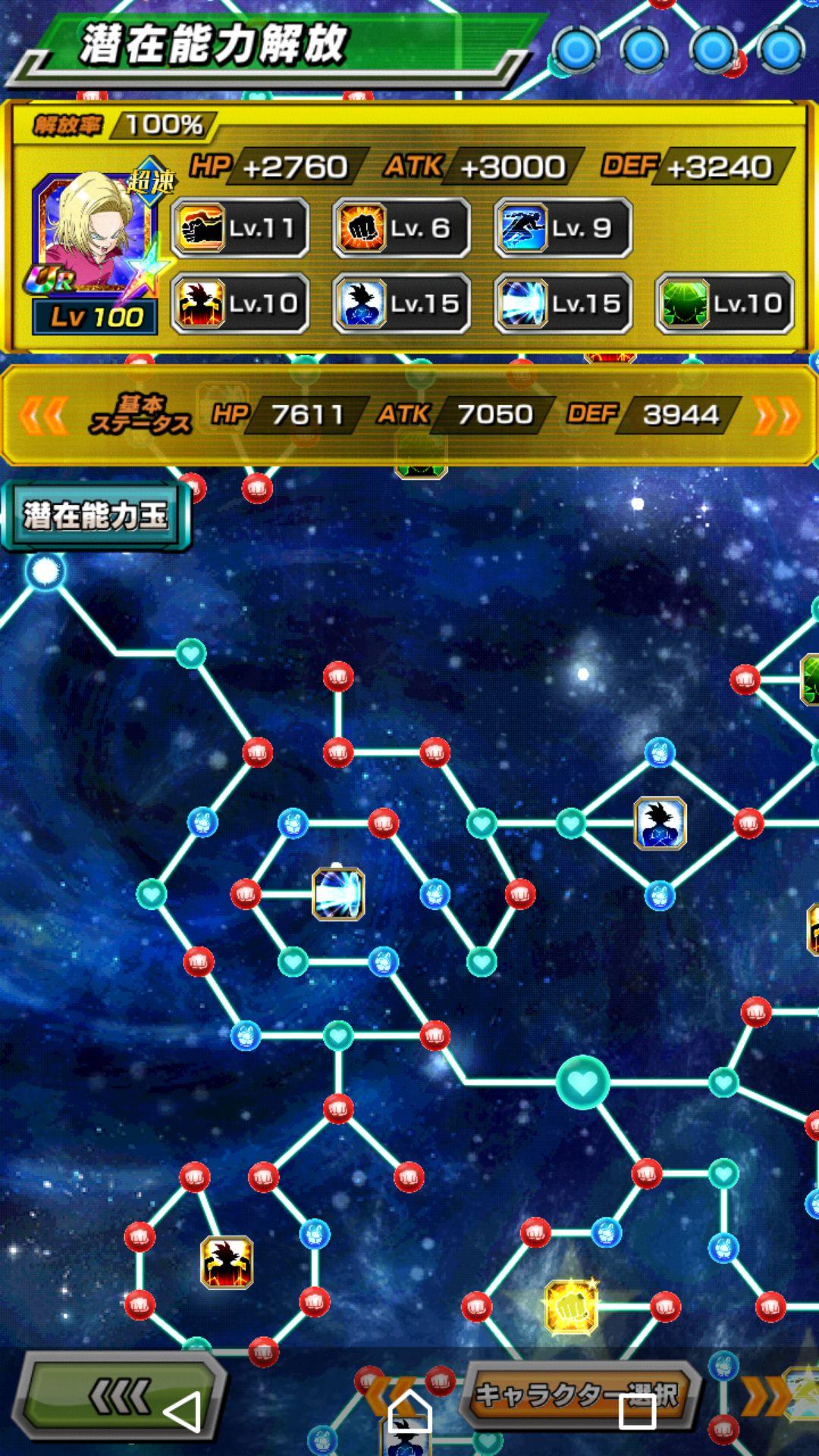Select the red-aura silhouette skill node on the map
Viewport: 819px width, 1456px height.
pos(227,1263)
